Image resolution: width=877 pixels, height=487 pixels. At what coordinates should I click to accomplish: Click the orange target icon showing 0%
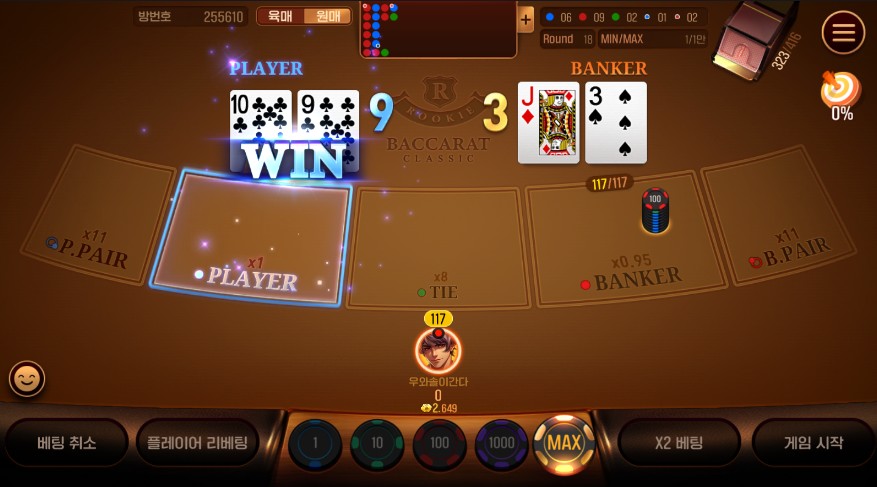840,91
